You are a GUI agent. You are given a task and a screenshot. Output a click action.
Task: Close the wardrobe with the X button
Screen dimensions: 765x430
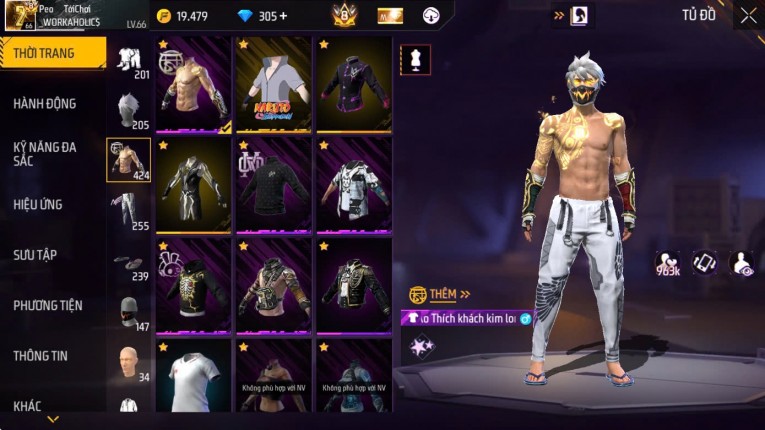pyautogui.click(x=748, y=16)
